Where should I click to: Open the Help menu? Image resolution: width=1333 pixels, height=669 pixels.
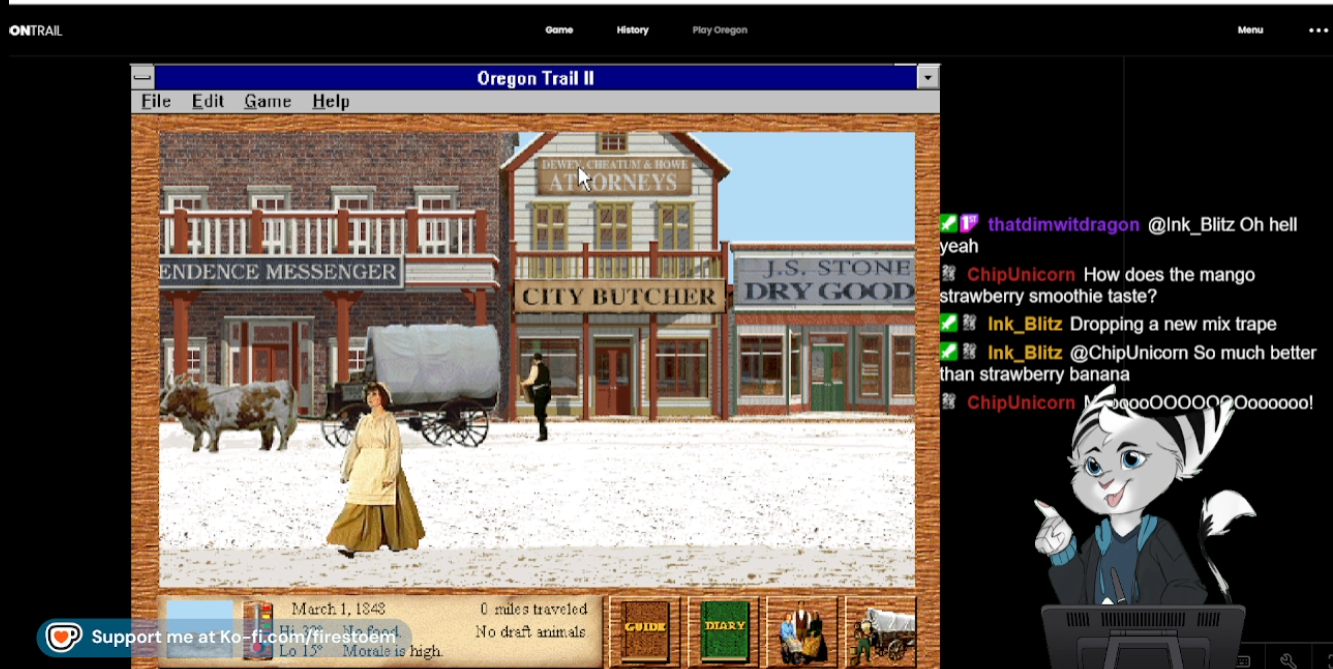(x=330, y=102)
